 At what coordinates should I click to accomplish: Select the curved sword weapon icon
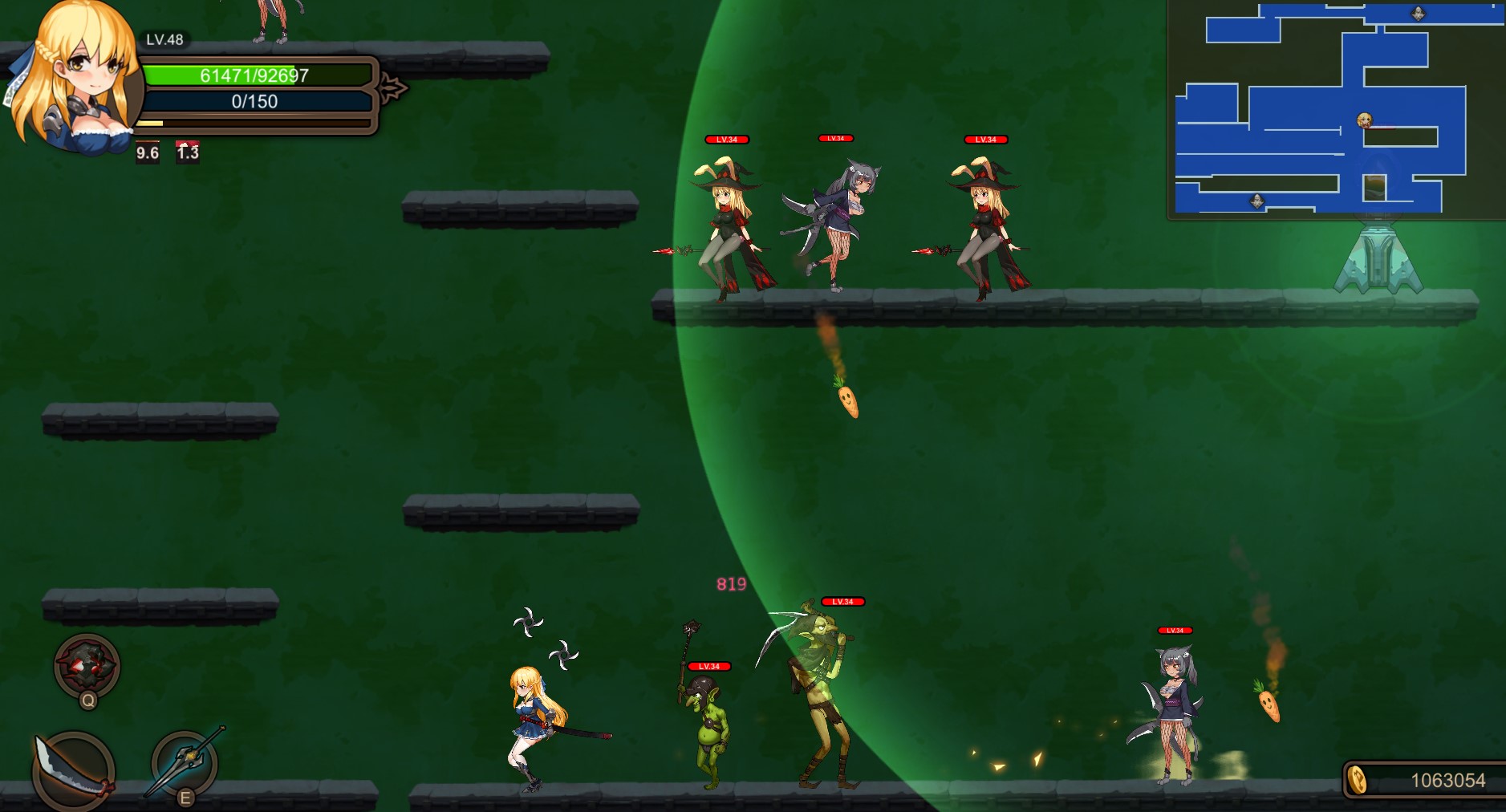pos(72,770)
